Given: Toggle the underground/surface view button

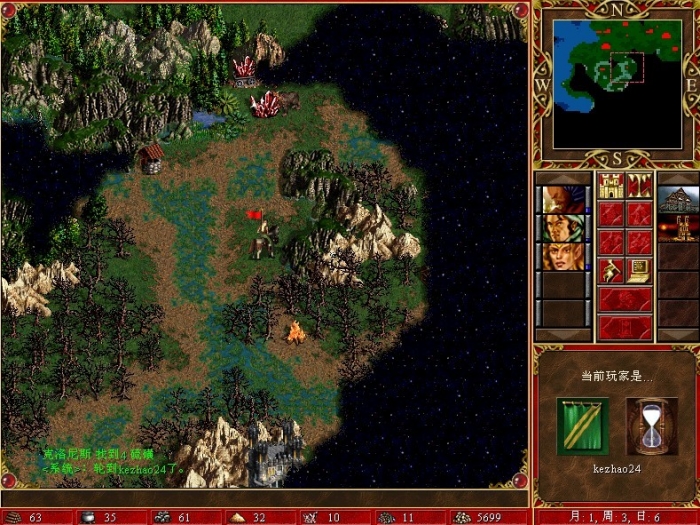Looking at the screenshot, I should coord(639,186).
